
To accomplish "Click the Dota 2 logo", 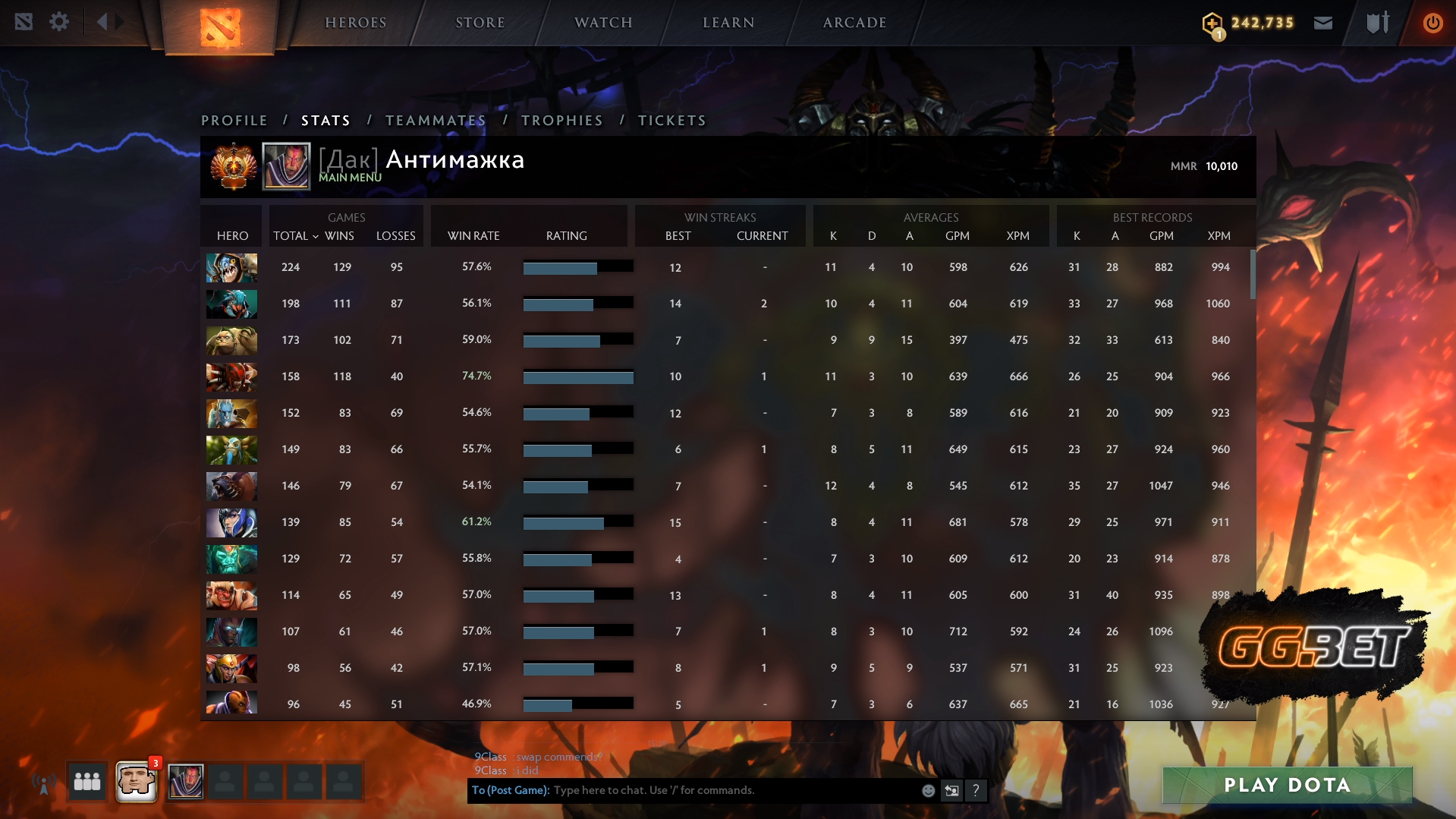I will [x=221, y=27].
